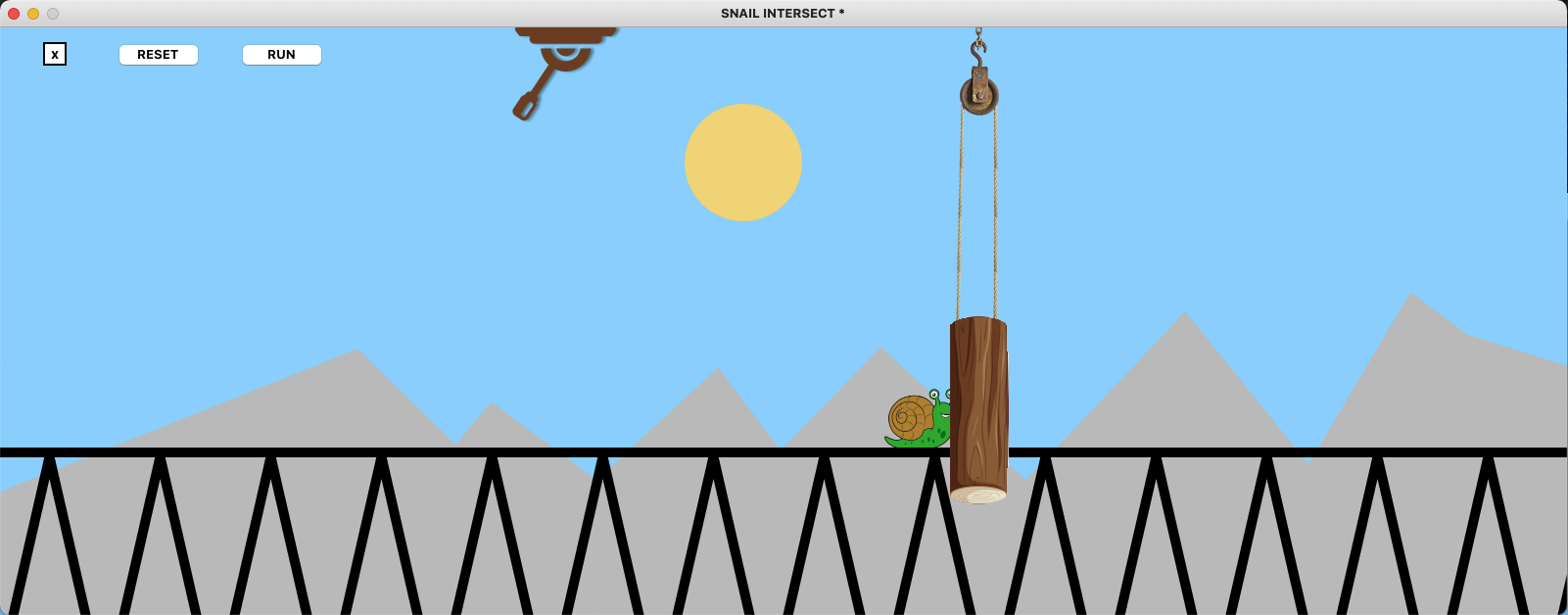Close the window with the red button
The image size is (1568, 615).
14,14
